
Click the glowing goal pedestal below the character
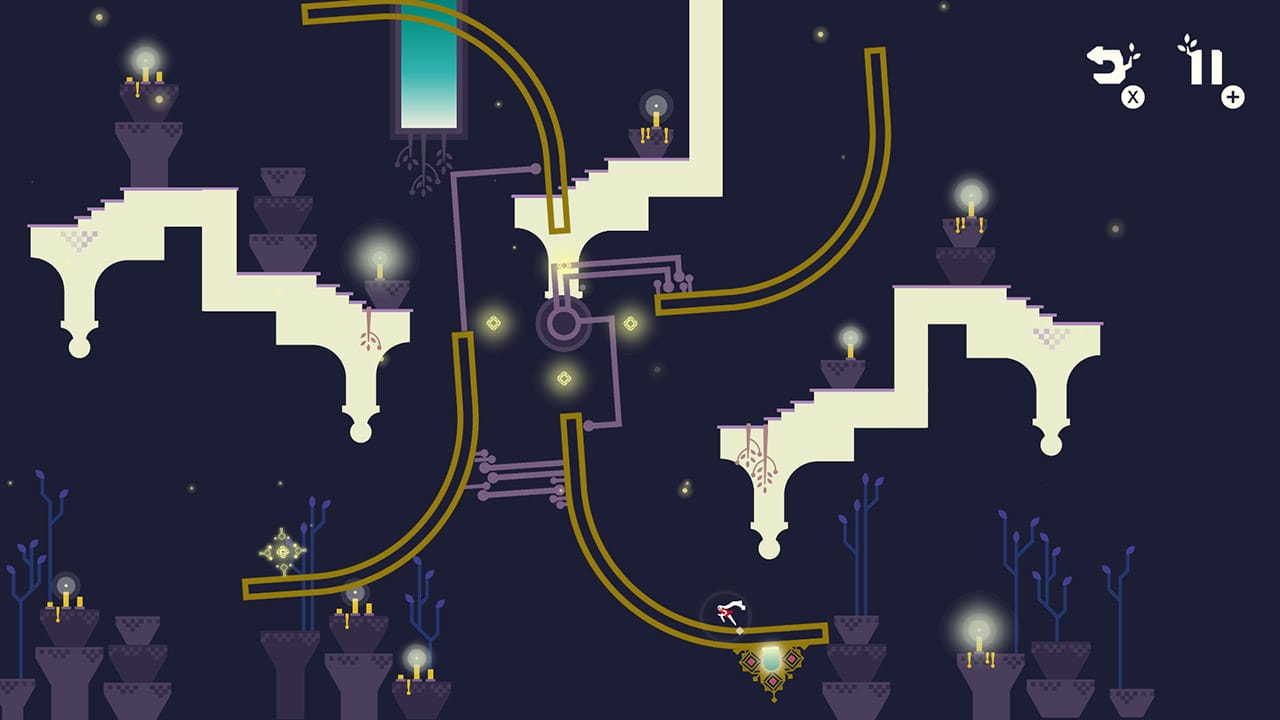pos(770,658)
